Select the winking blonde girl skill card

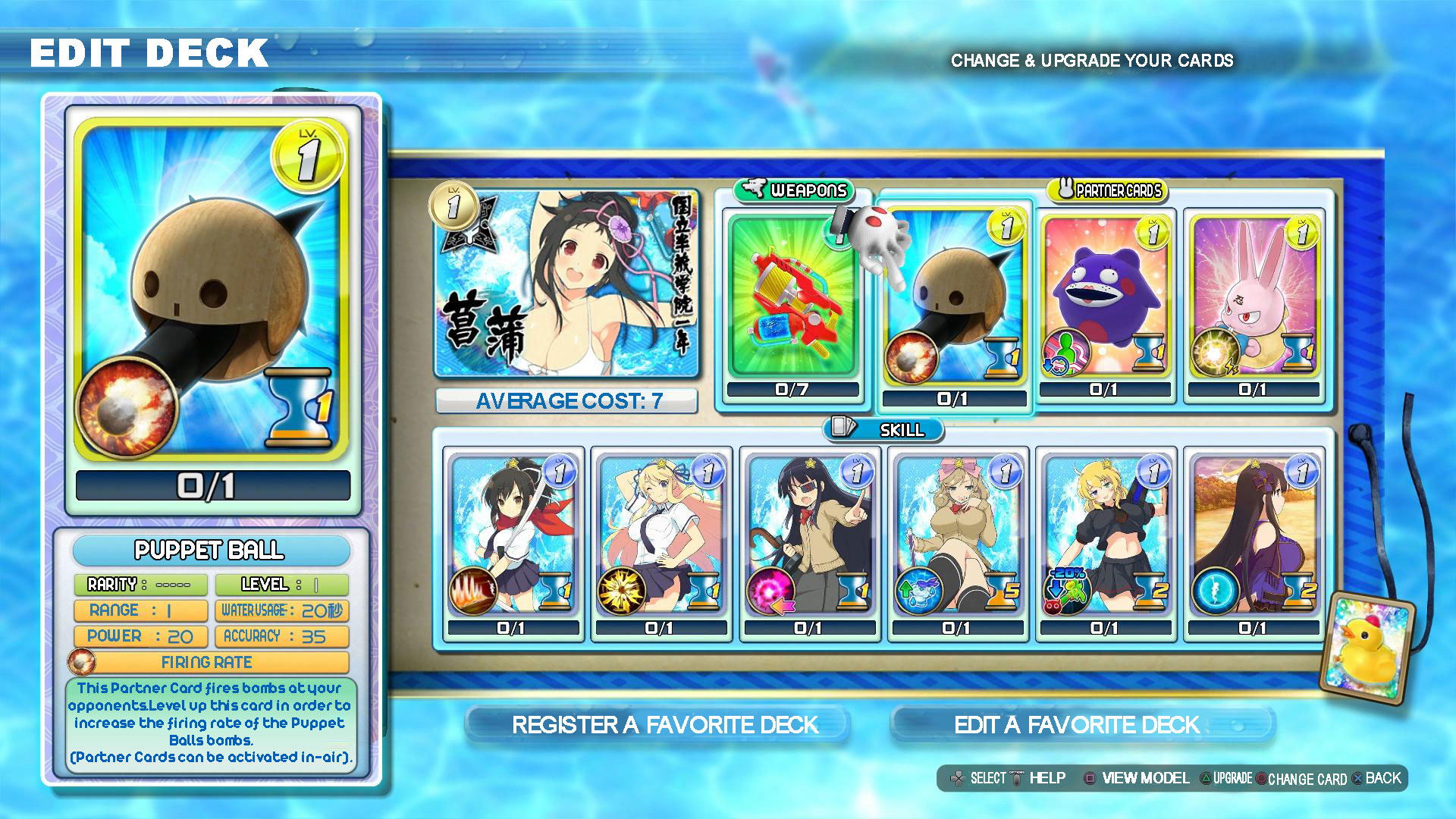[x=660, y=537]
